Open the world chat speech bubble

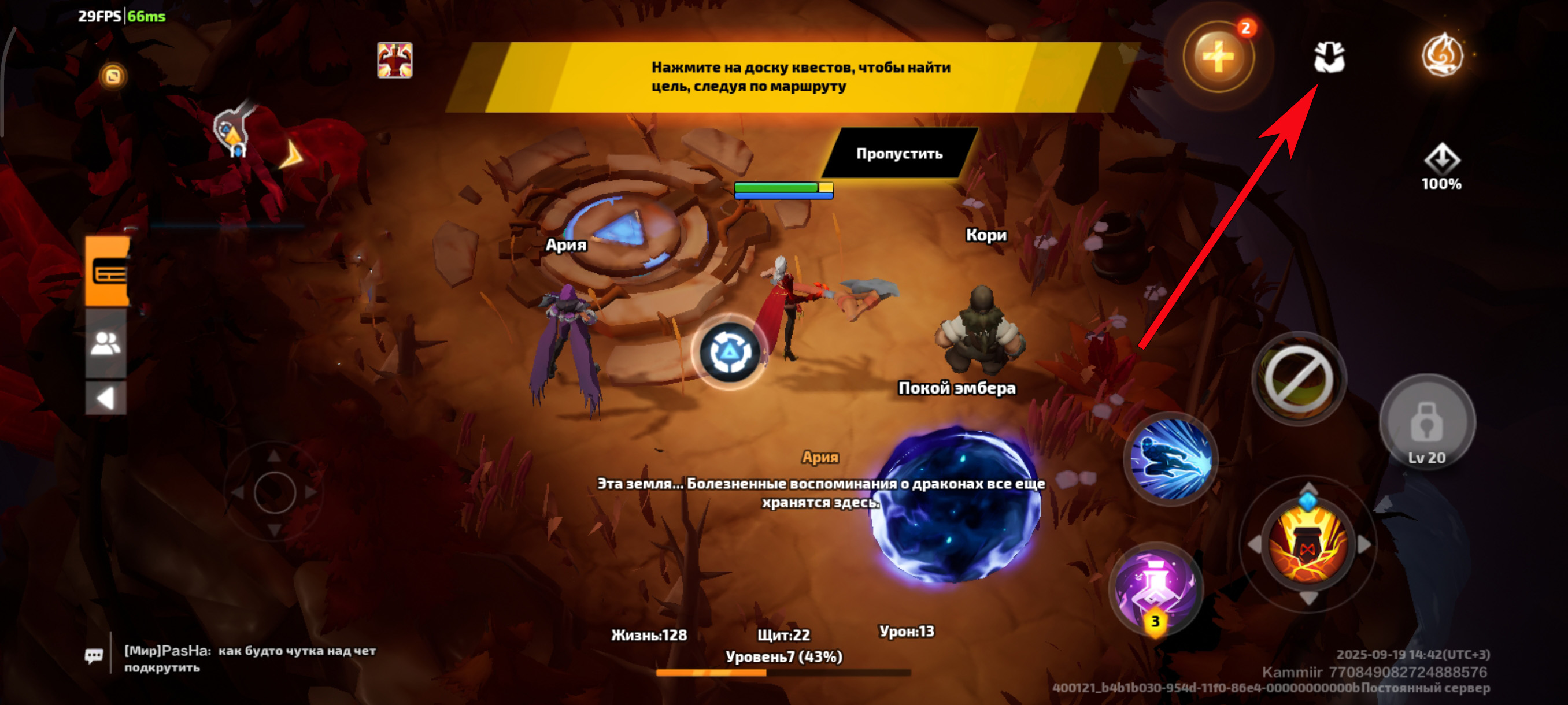point(94,656)
